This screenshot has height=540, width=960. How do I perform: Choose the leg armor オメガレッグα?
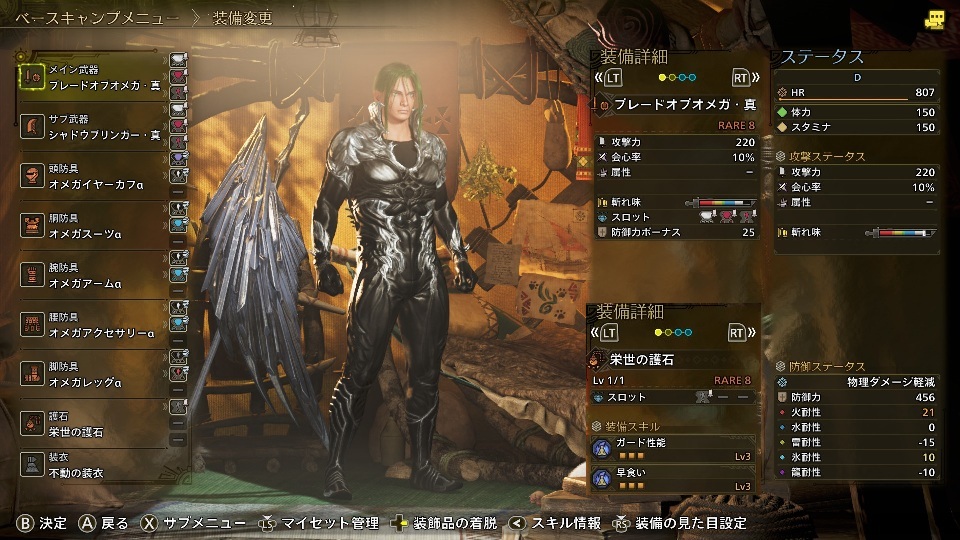93,374
